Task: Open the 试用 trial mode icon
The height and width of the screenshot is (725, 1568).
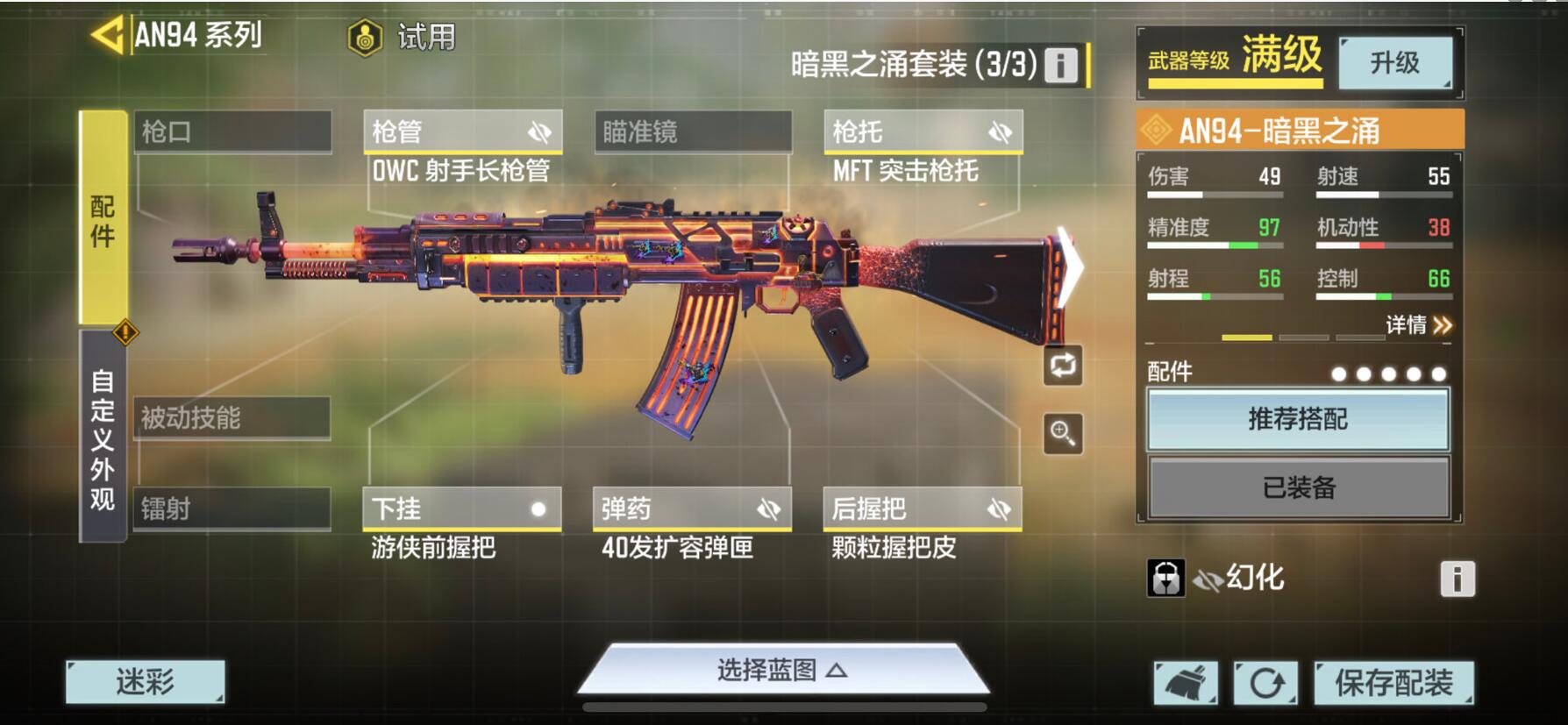Action: [366, 37]
